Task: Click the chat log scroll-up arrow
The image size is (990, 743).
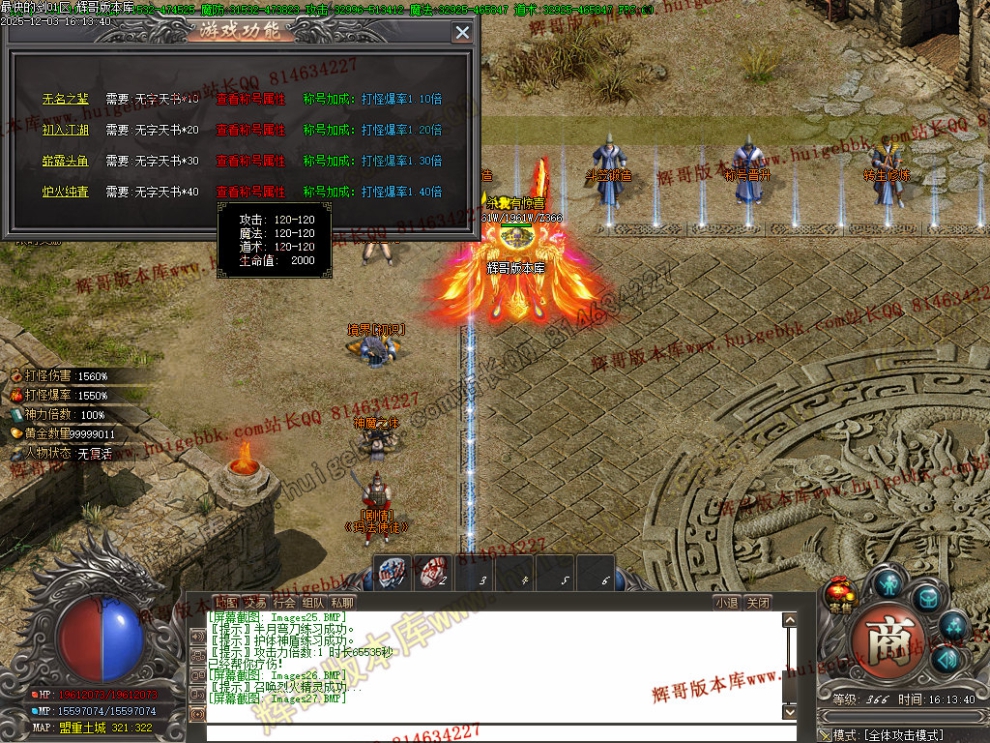Action: tap(790, 620)
